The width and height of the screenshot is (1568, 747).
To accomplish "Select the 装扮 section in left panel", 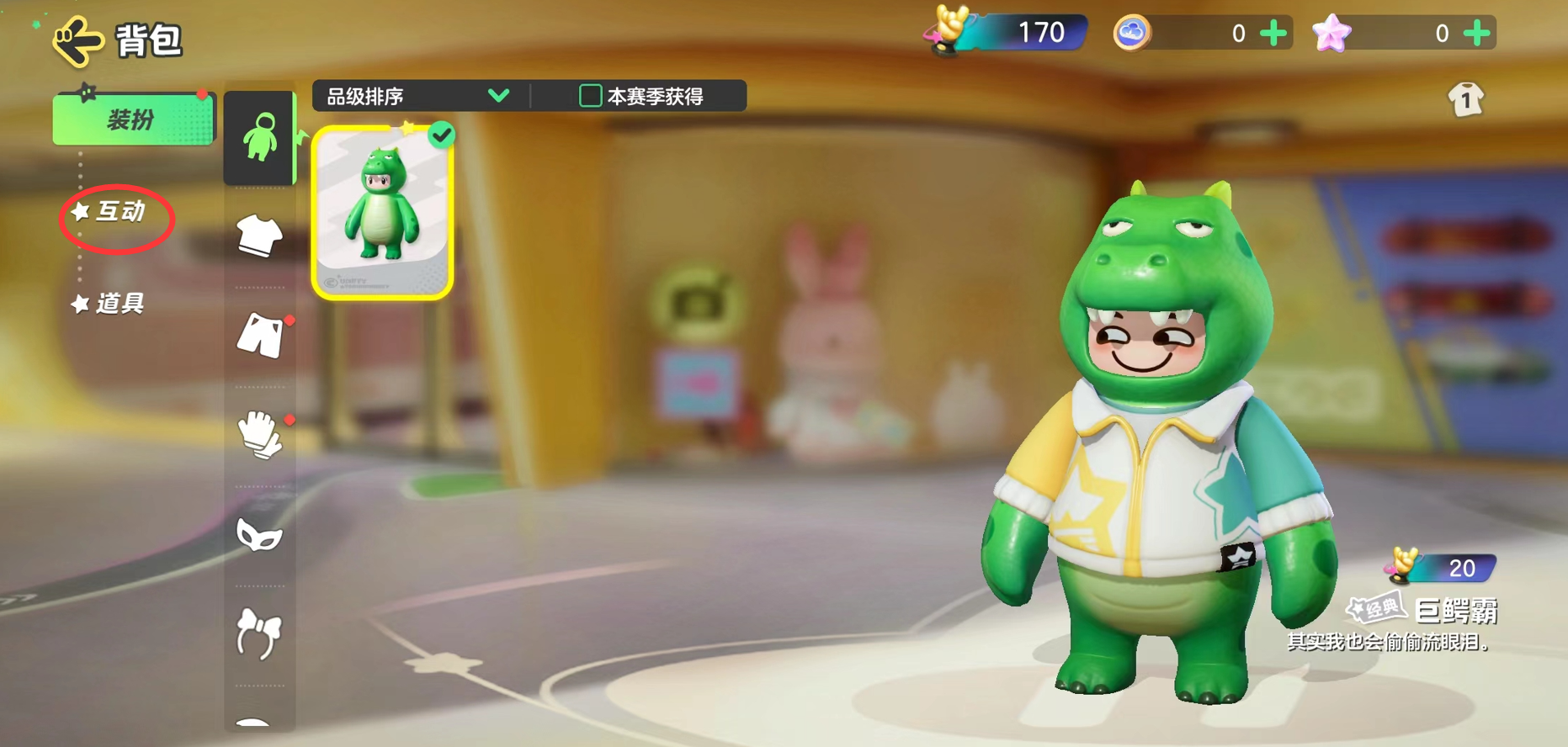I will [132, 119].
